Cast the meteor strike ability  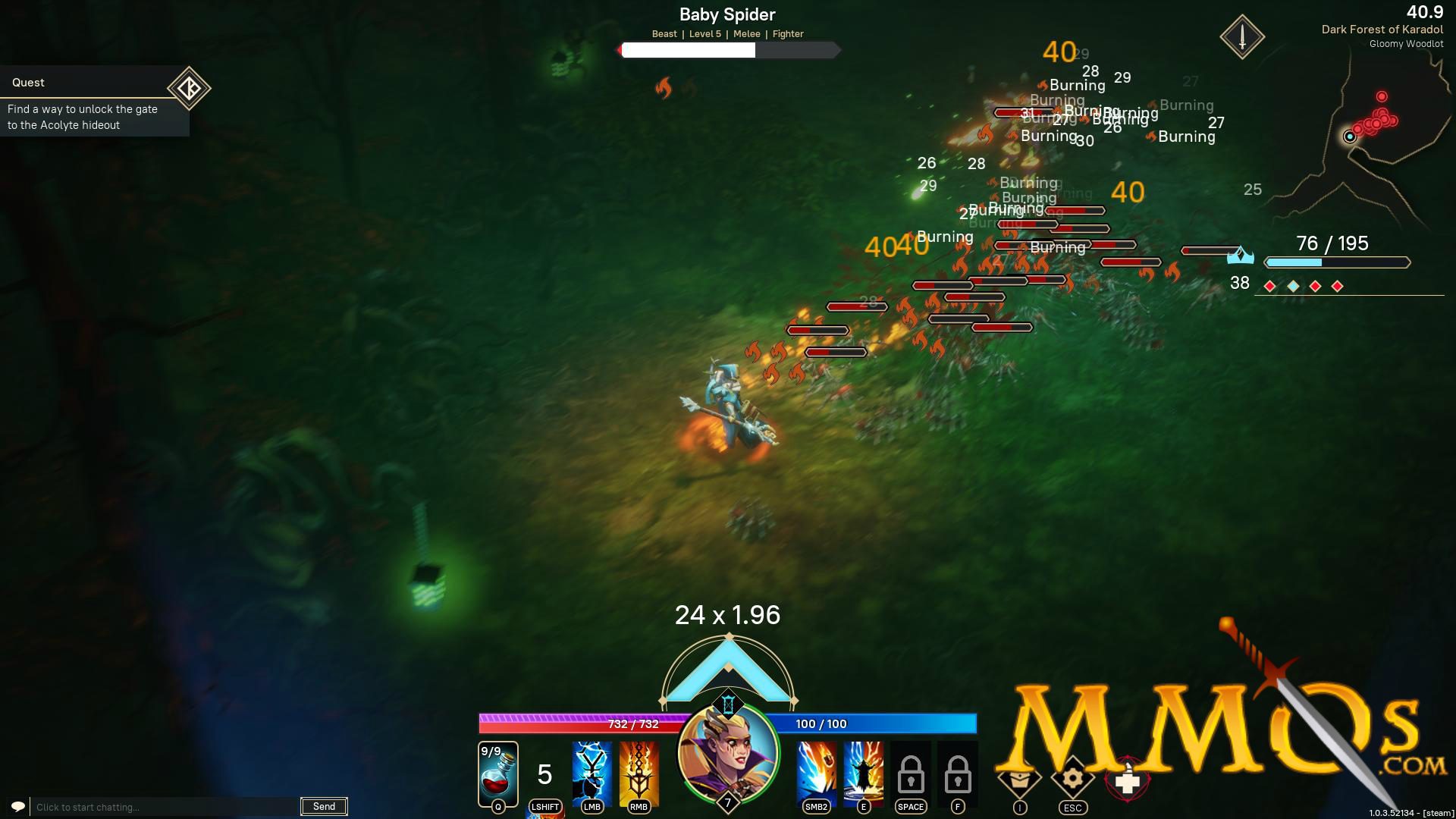pos(816,772)
